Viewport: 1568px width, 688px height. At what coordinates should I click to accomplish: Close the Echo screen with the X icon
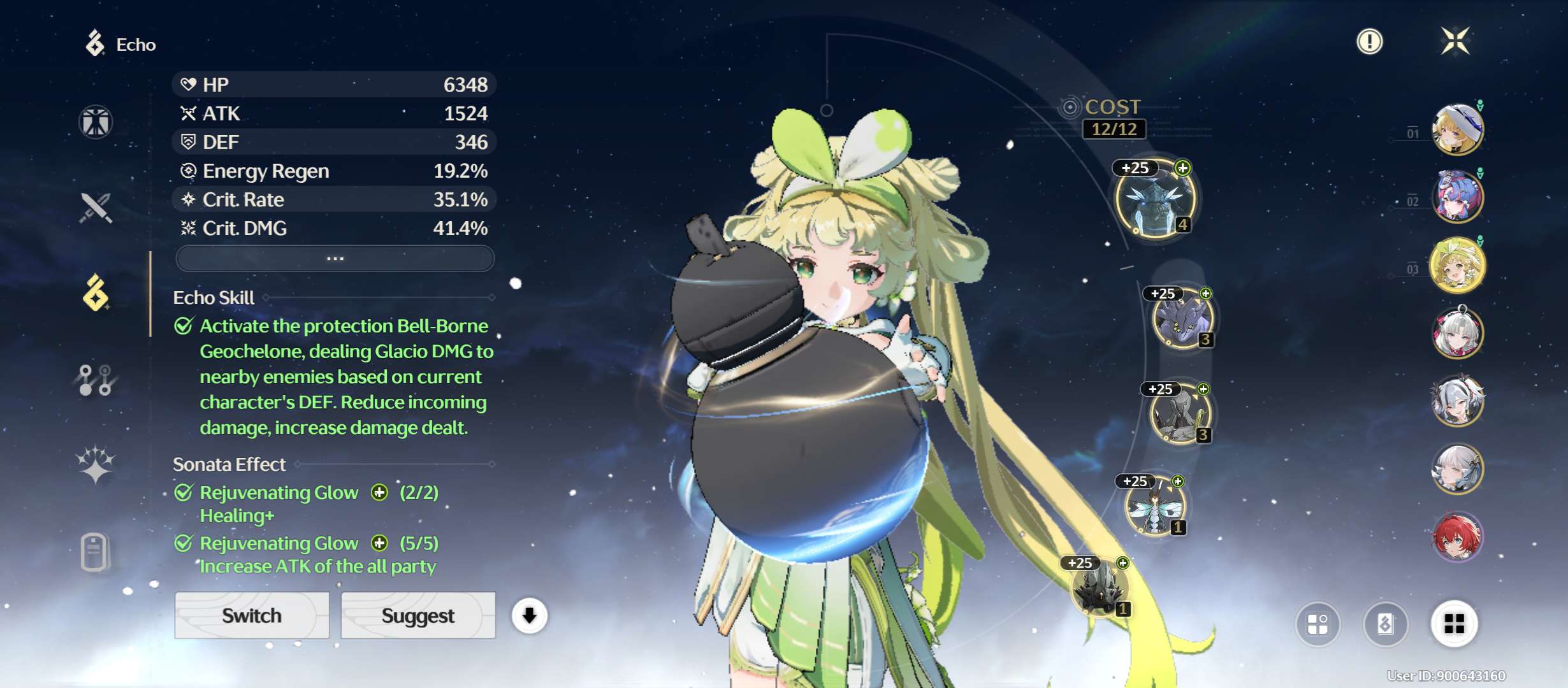click(x=1455, y=41)
